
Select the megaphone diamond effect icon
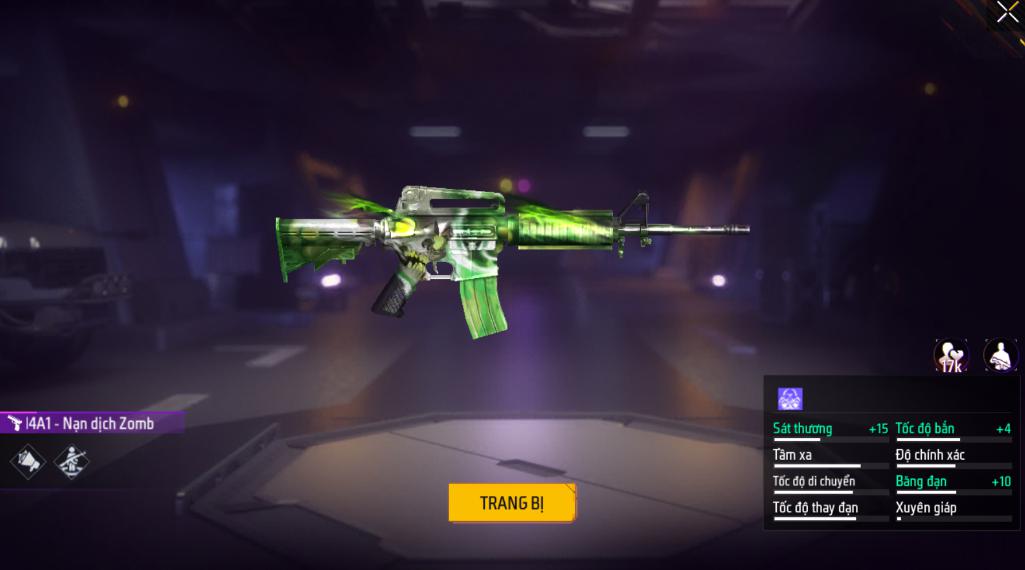point(28,461)
